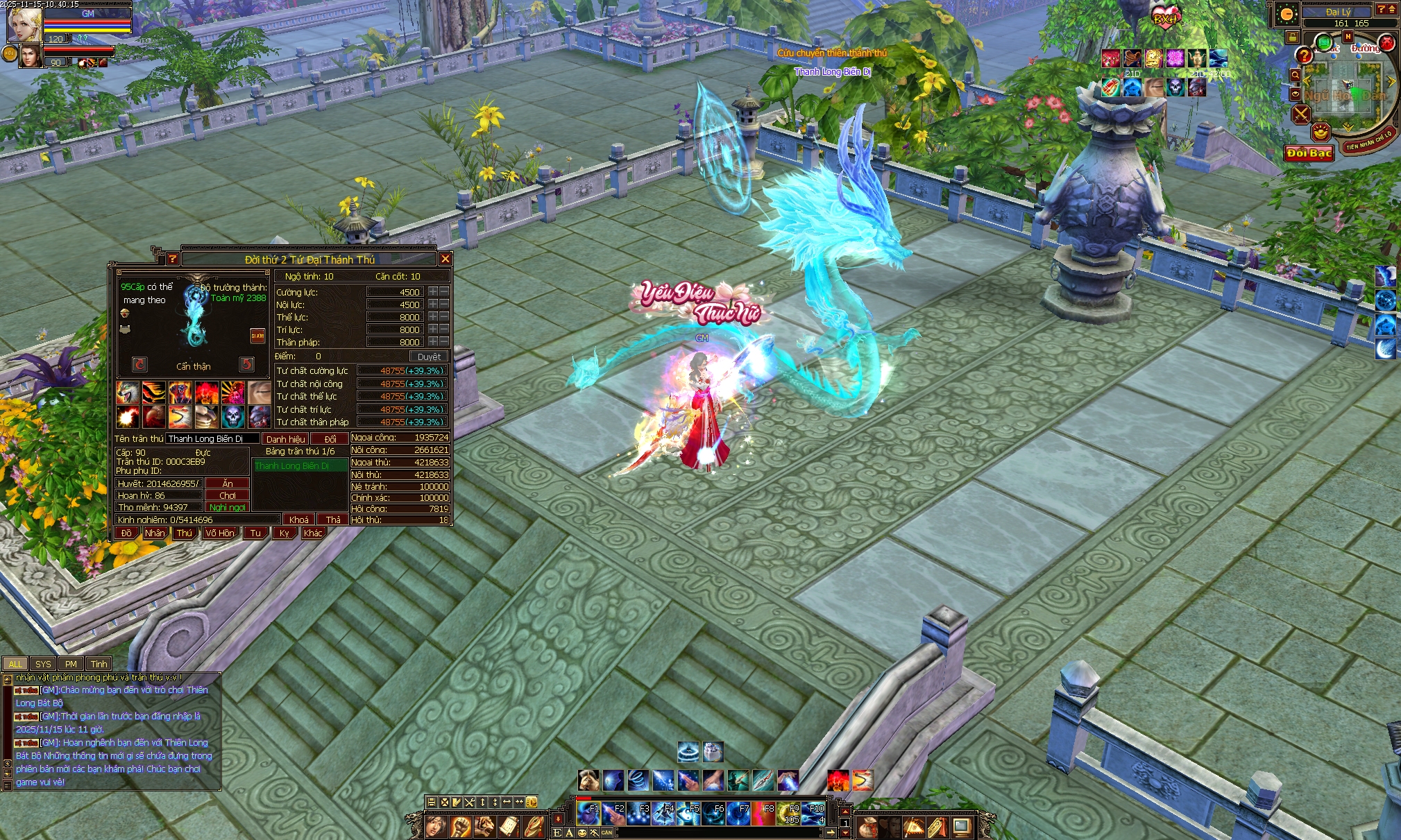Viewport: 1401px width, 840px height.
Task: Select the wolf head pet skill icon
Action: pos(127,393)
